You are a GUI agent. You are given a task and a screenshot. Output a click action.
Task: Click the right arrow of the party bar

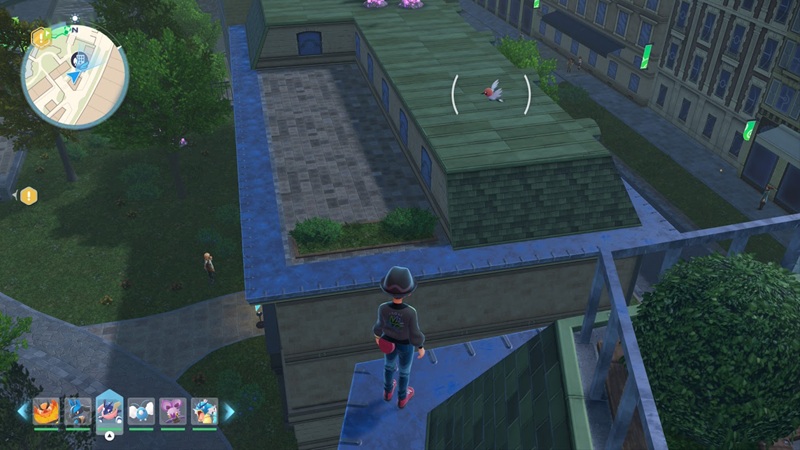[229, 411]
